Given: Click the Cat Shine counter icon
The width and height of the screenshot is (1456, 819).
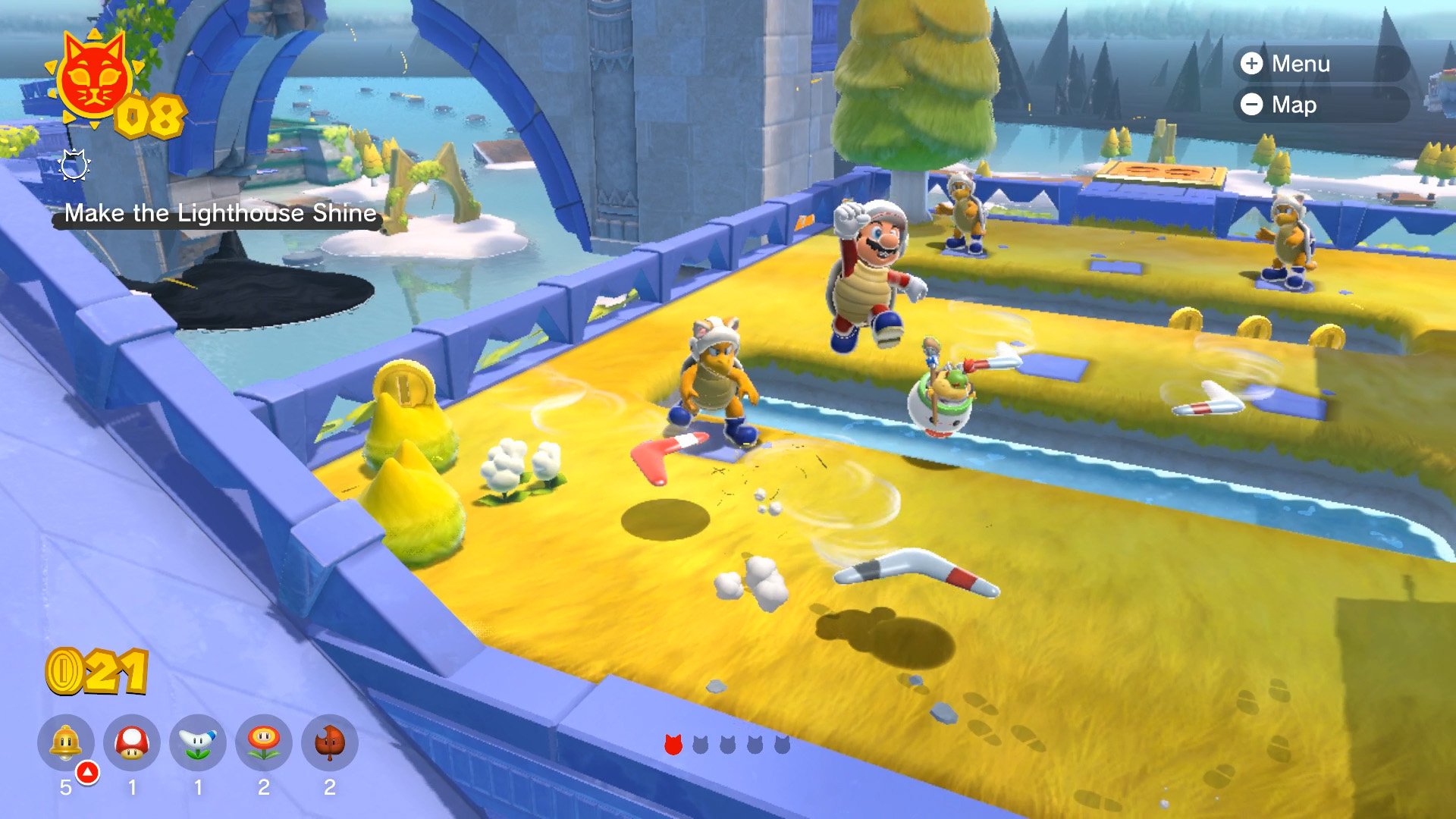Looking at the screenshot, I should click(93, 80).
